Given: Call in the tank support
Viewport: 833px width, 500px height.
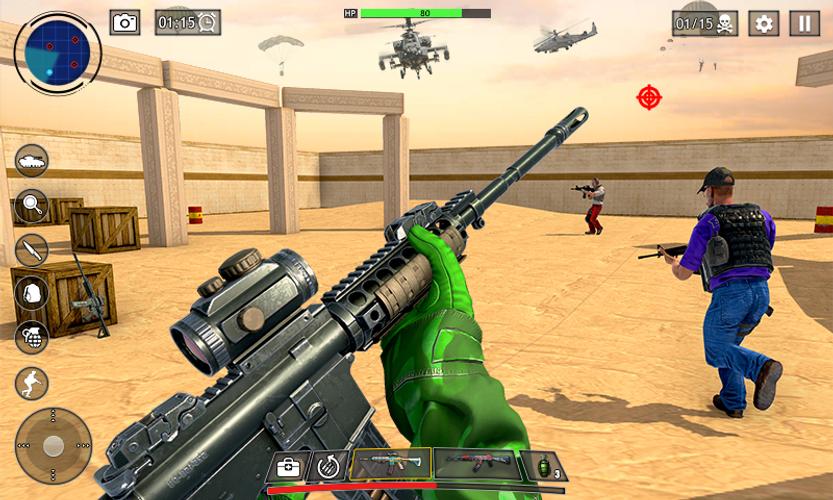Looking at the screenshot, I should tap(31, 161).
